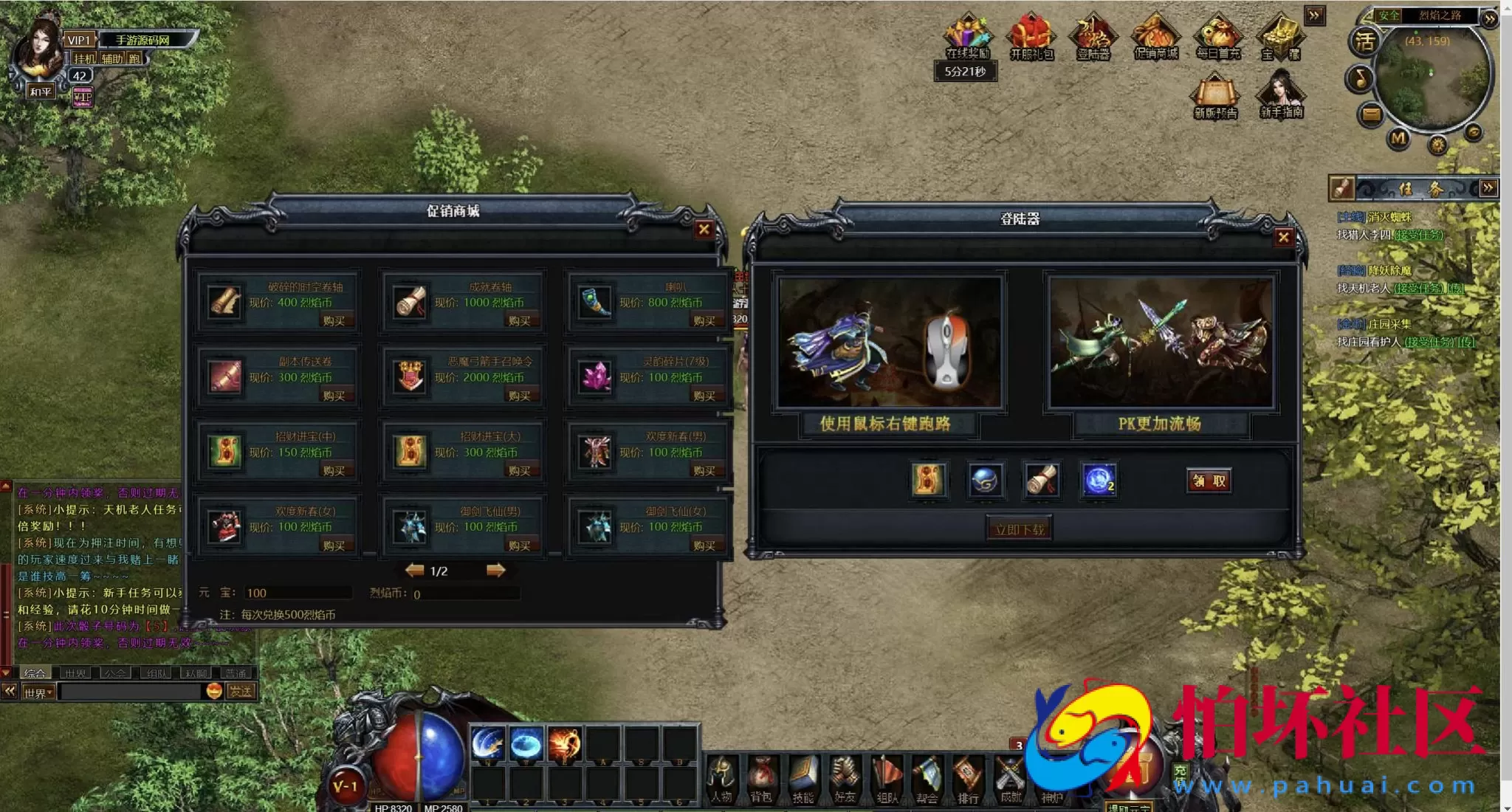
Task: Click the 立即下载 download button
Action: point(1020,529)
